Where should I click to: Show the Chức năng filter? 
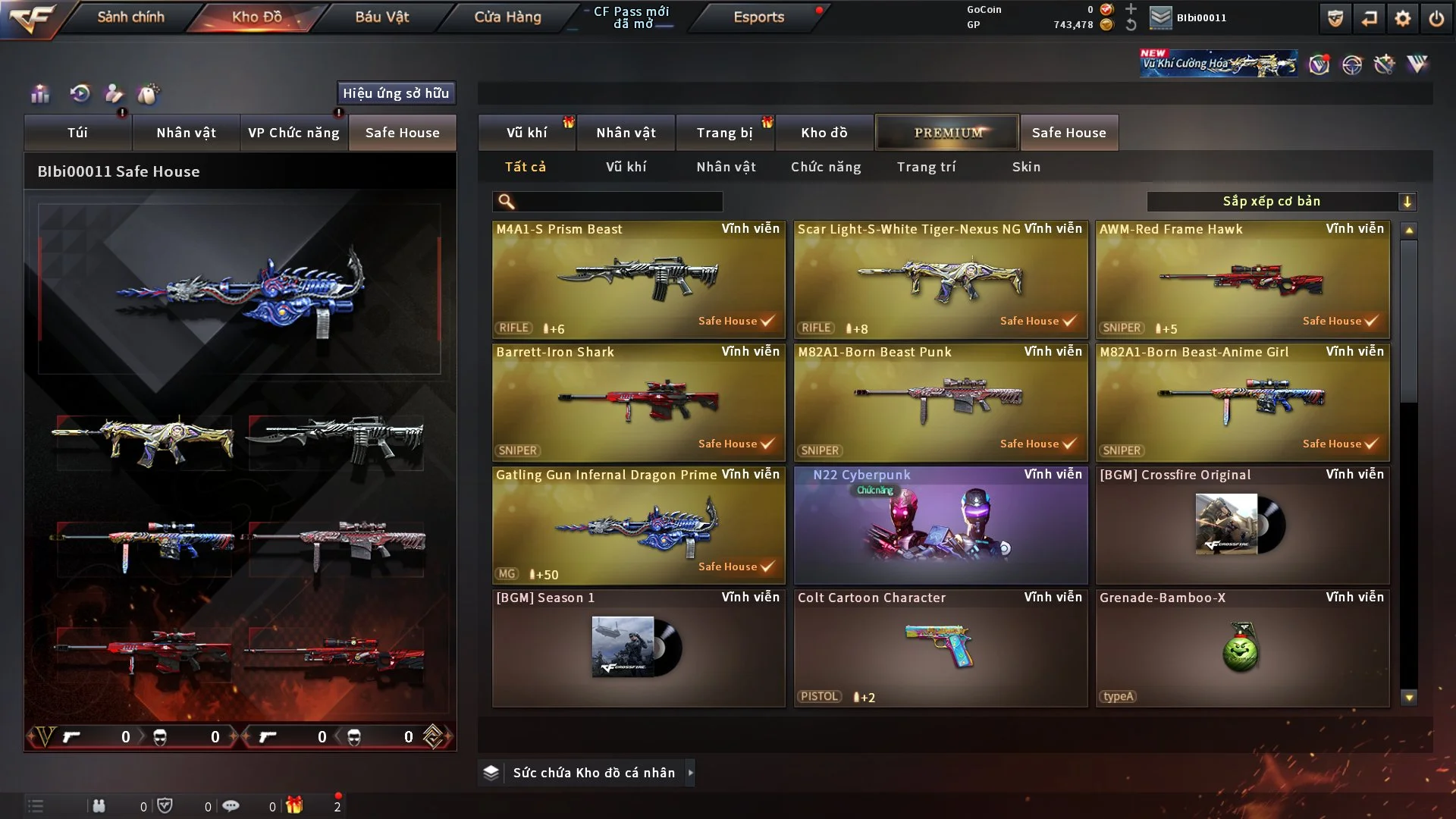tap(826, 167)
